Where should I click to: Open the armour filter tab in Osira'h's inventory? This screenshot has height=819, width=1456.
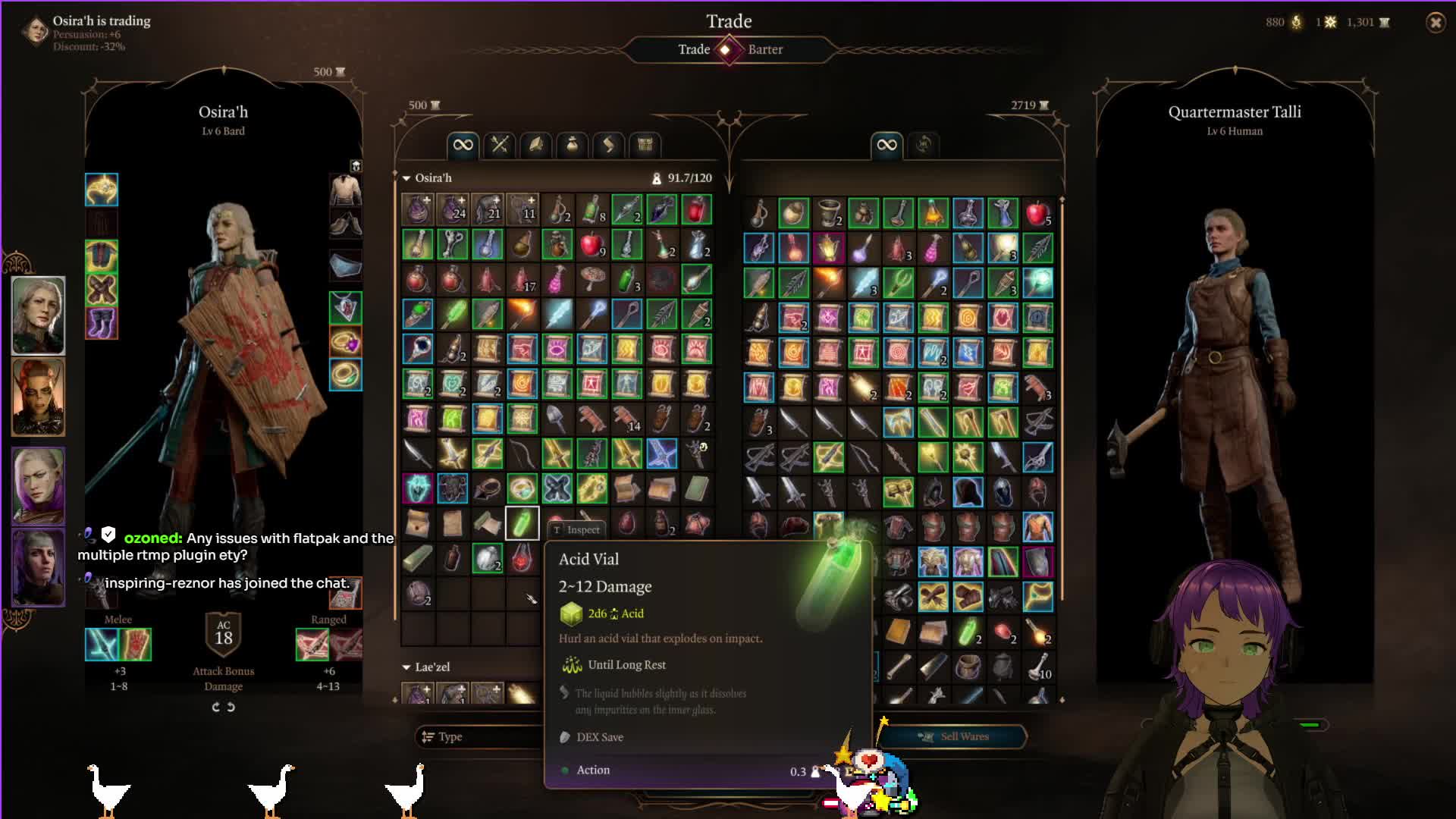pyautogui.click(x=536, y=144)
